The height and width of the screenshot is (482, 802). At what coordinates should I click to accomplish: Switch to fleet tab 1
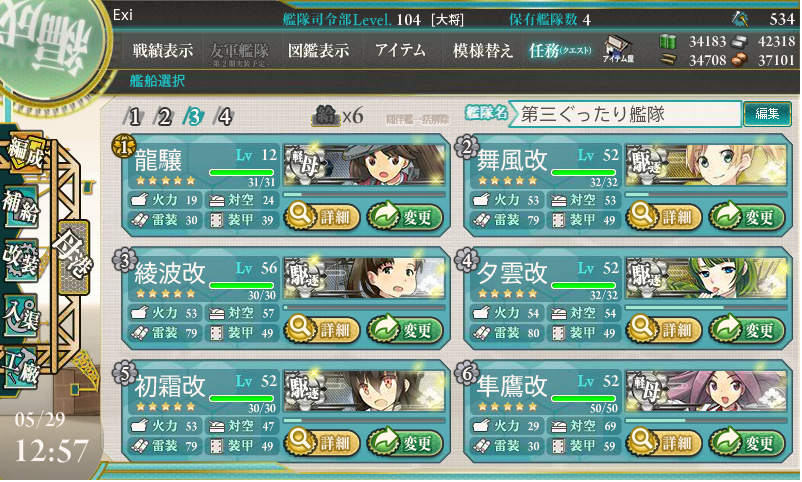coord(136,116)
